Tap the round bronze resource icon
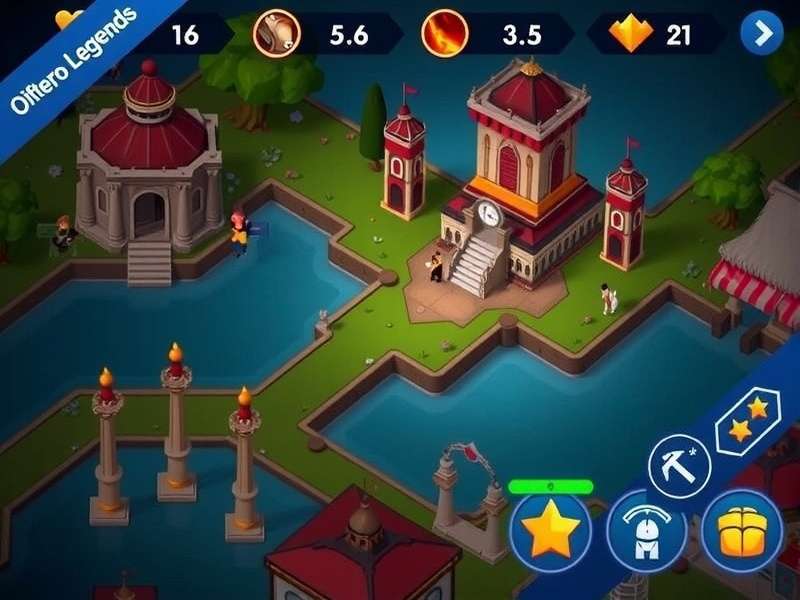Viewport: 800px width, 600px height. [274, 33]
